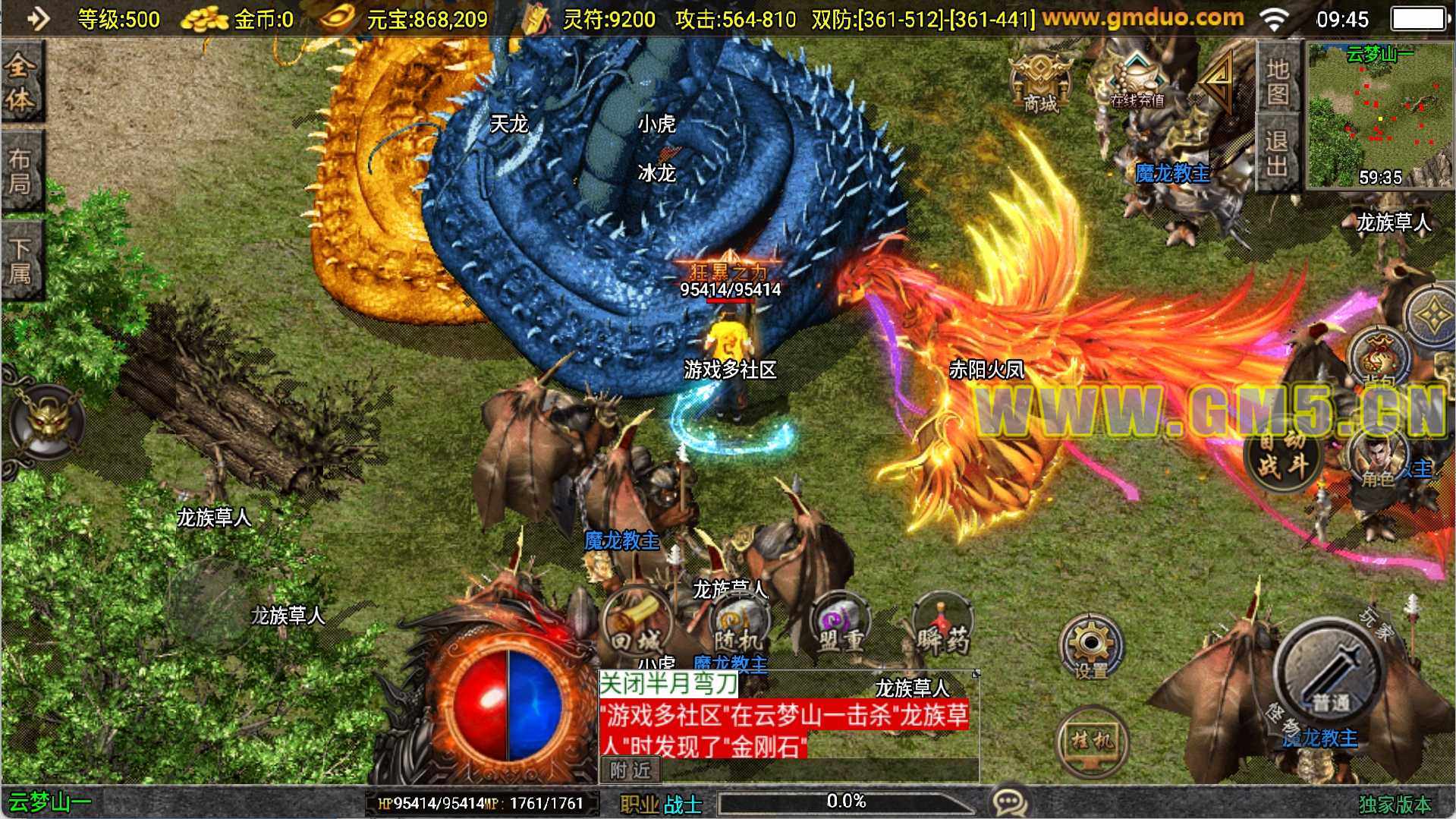The height and width of the screenshot is (819, 1456).
Task: Switch to the 下属 tab
Action: (x=20, y=259)
